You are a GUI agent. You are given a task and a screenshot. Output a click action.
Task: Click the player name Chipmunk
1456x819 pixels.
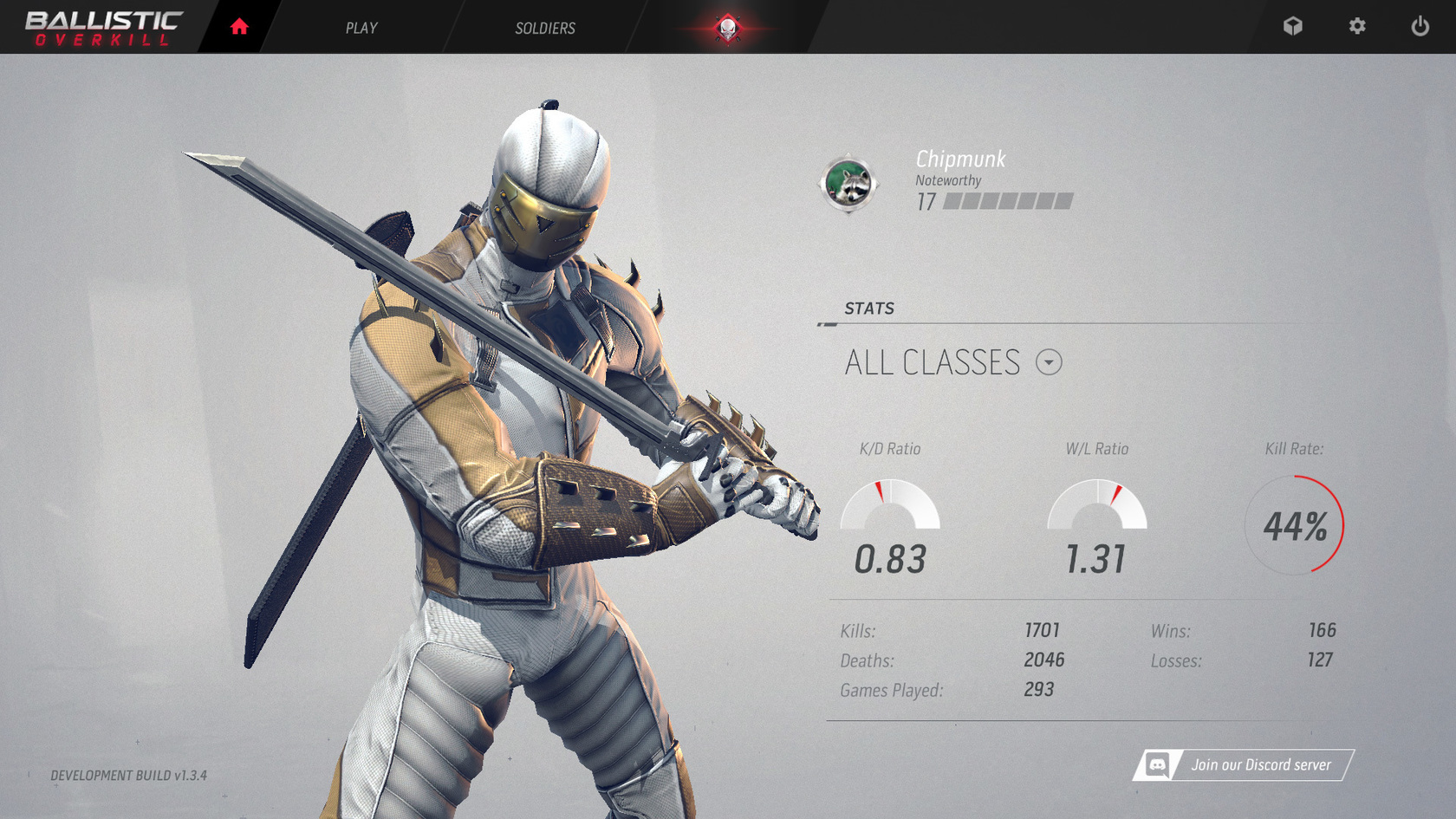click(960, 159)
